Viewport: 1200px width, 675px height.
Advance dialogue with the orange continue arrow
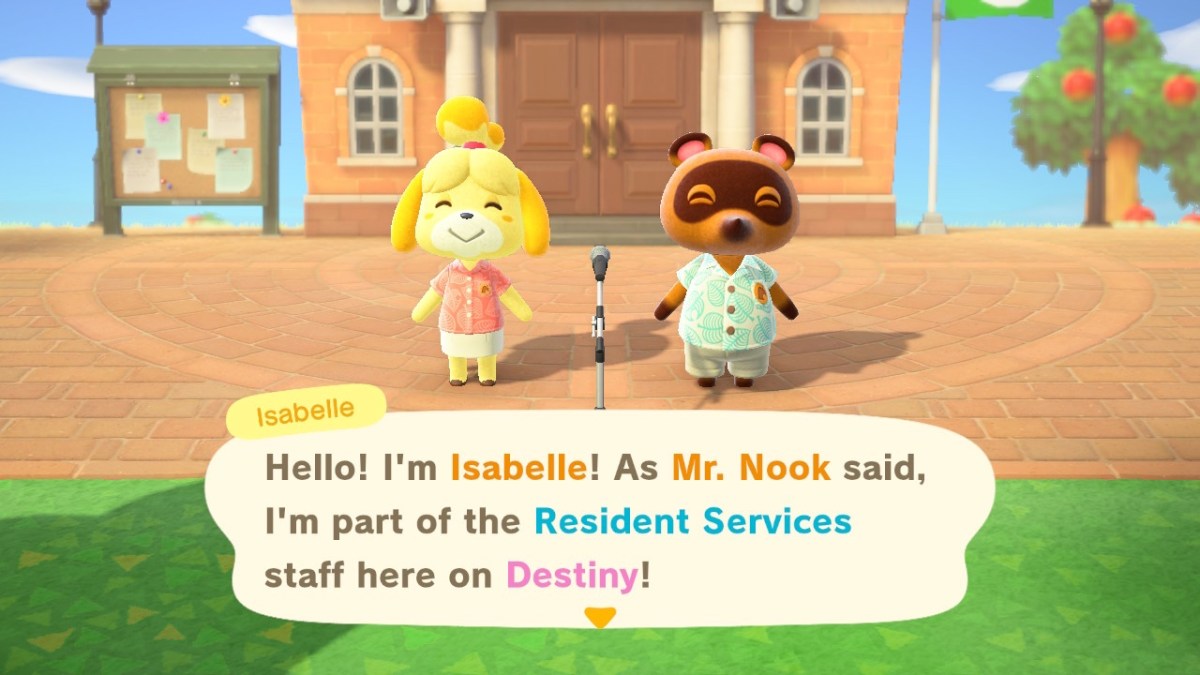(599, 617)
